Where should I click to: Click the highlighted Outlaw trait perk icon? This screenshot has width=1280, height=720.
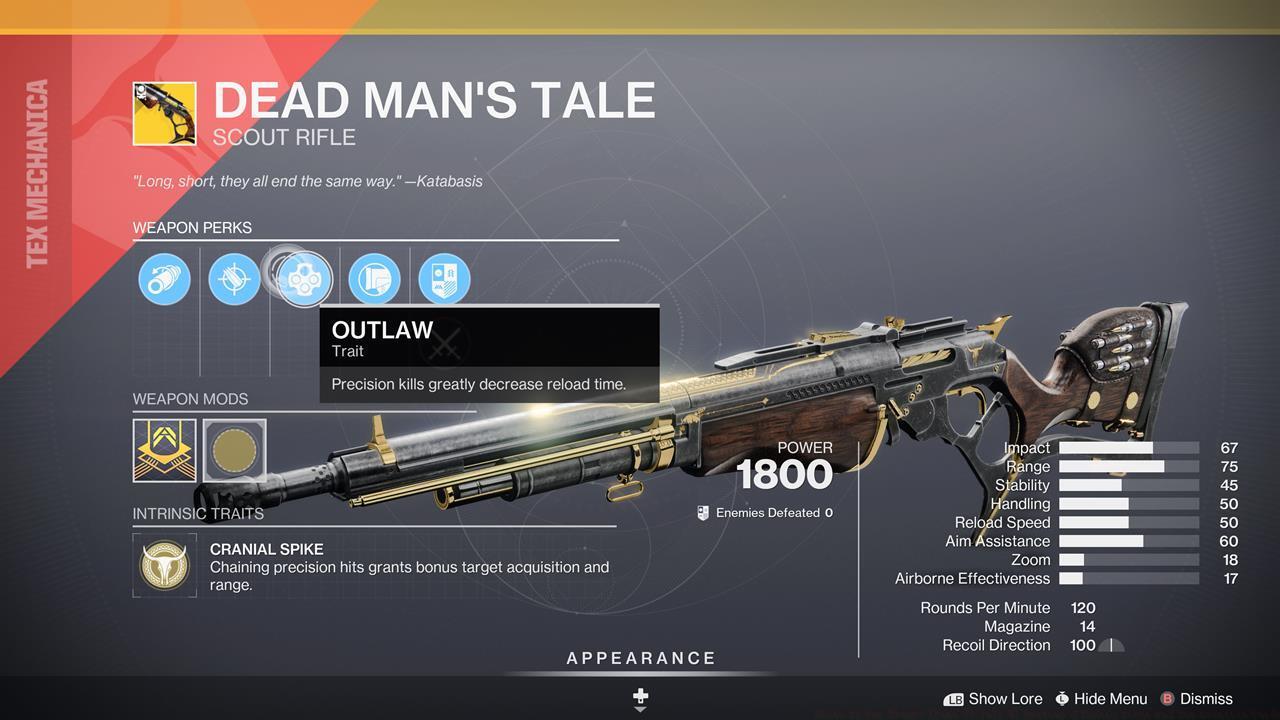coord(304,279)
